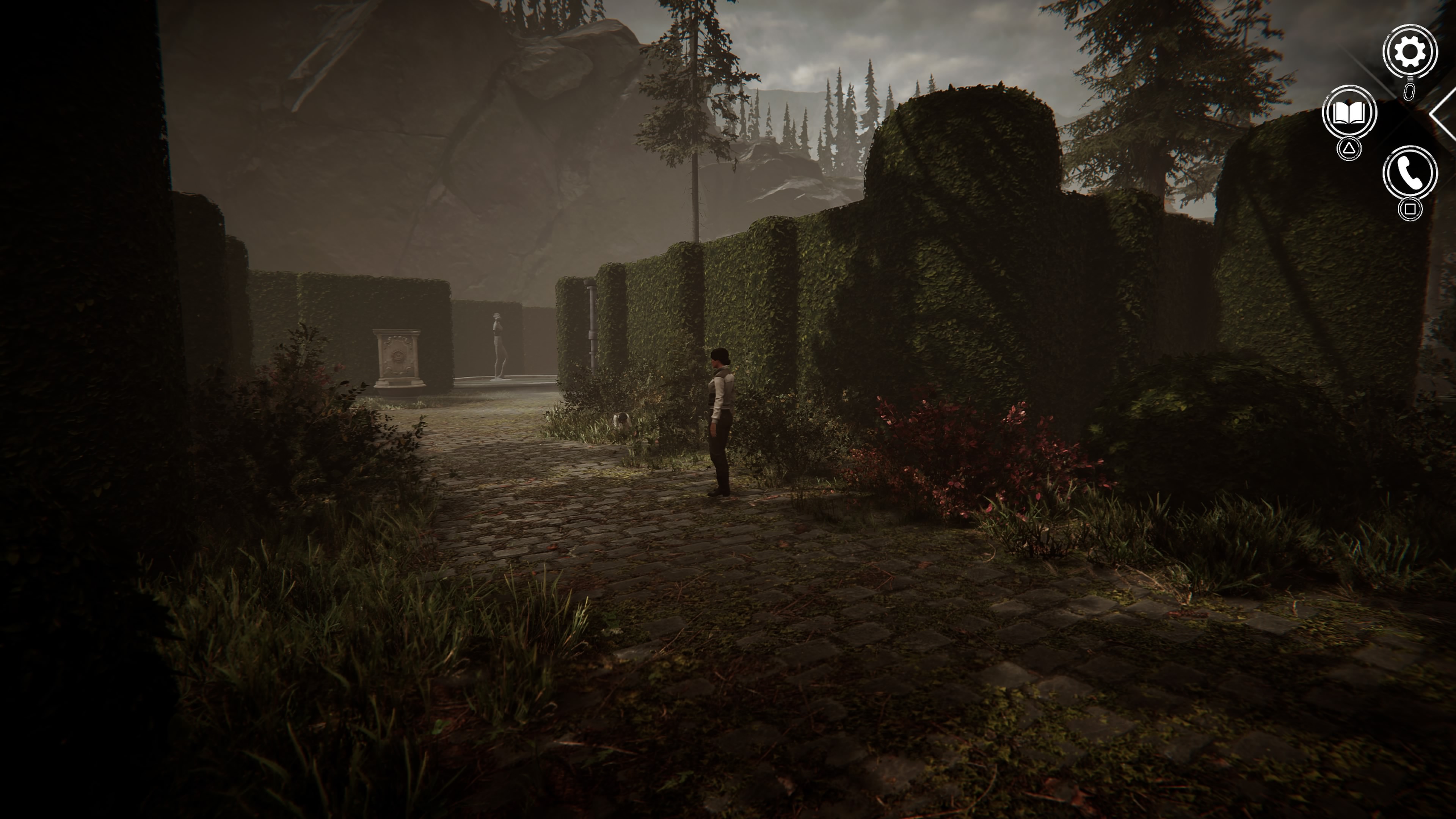Open the settings gear icon

(x=1410, y=52)
